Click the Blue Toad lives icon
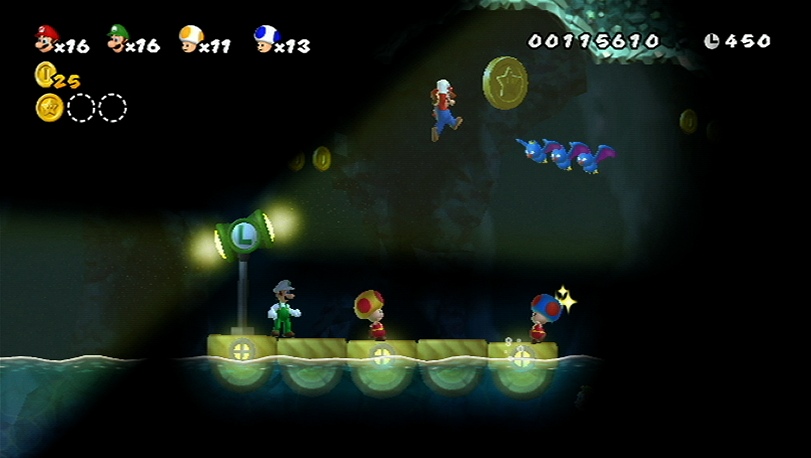 [265, 38]
